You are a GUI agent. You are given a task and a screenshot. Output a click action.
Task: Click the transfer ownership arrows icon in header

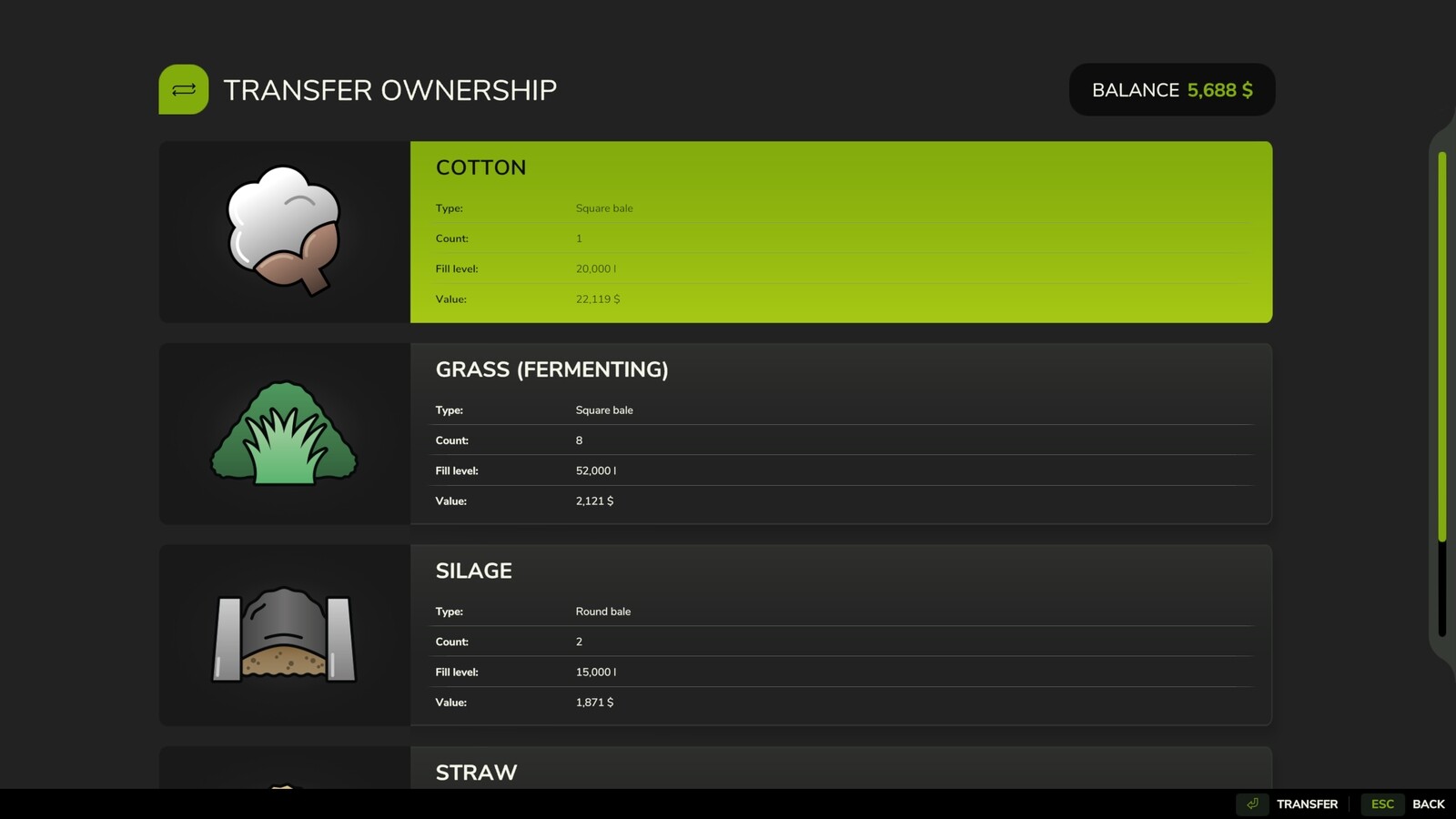click(183, 89)
